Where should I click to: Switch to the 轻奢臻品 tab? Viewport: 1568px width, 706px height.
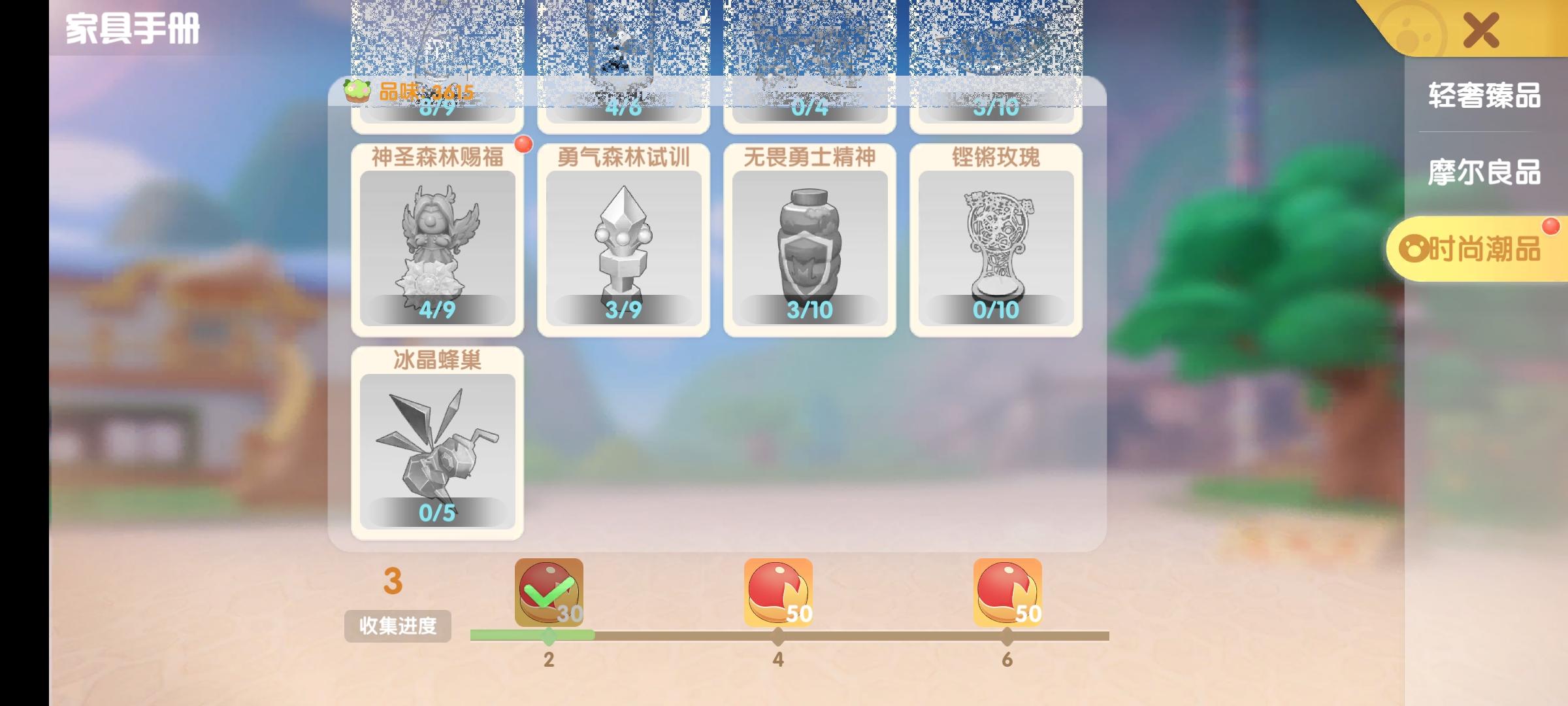(x=1483, y=95)
